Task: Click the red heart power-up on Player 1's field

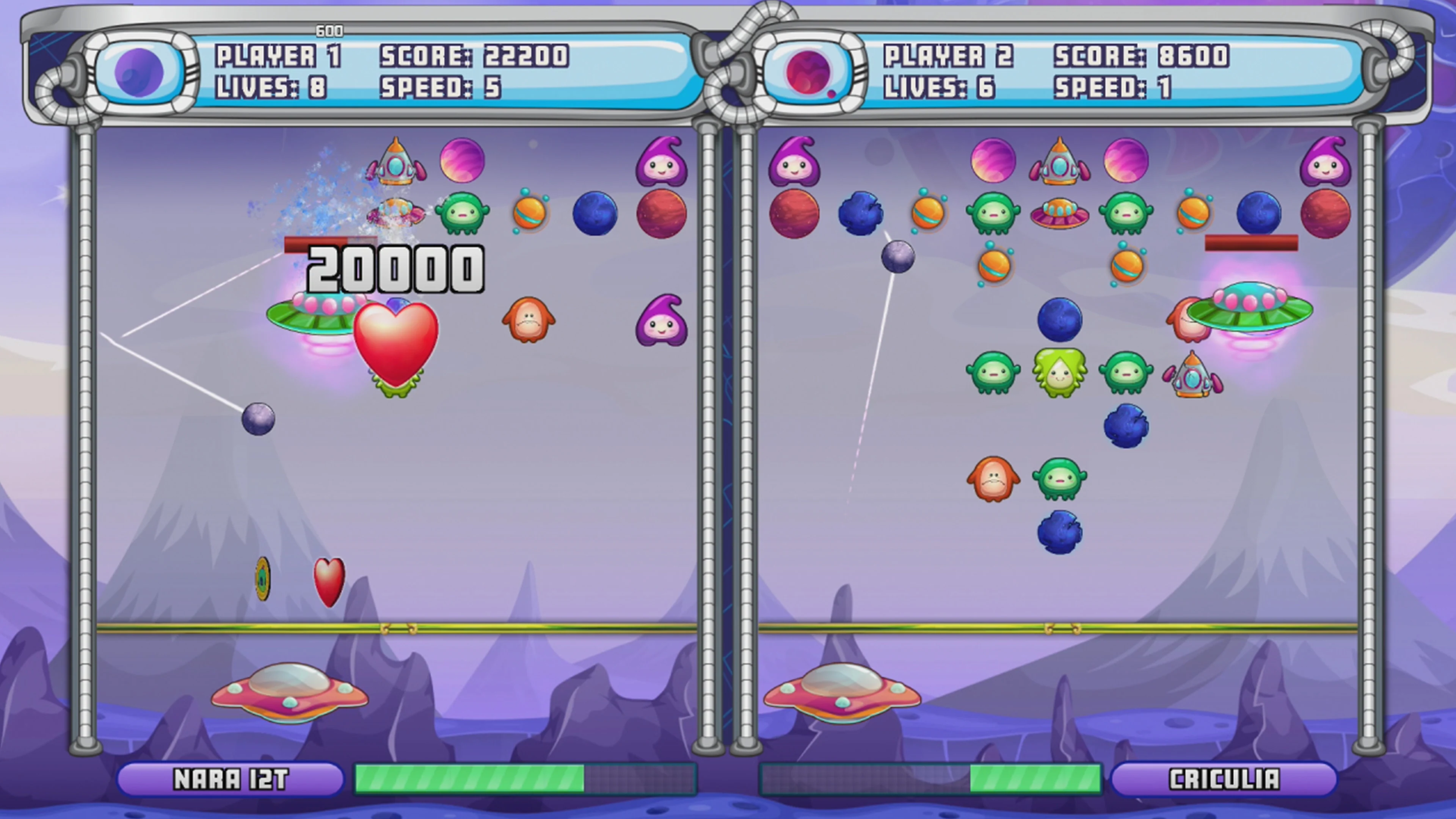Action: coord(395,345)
